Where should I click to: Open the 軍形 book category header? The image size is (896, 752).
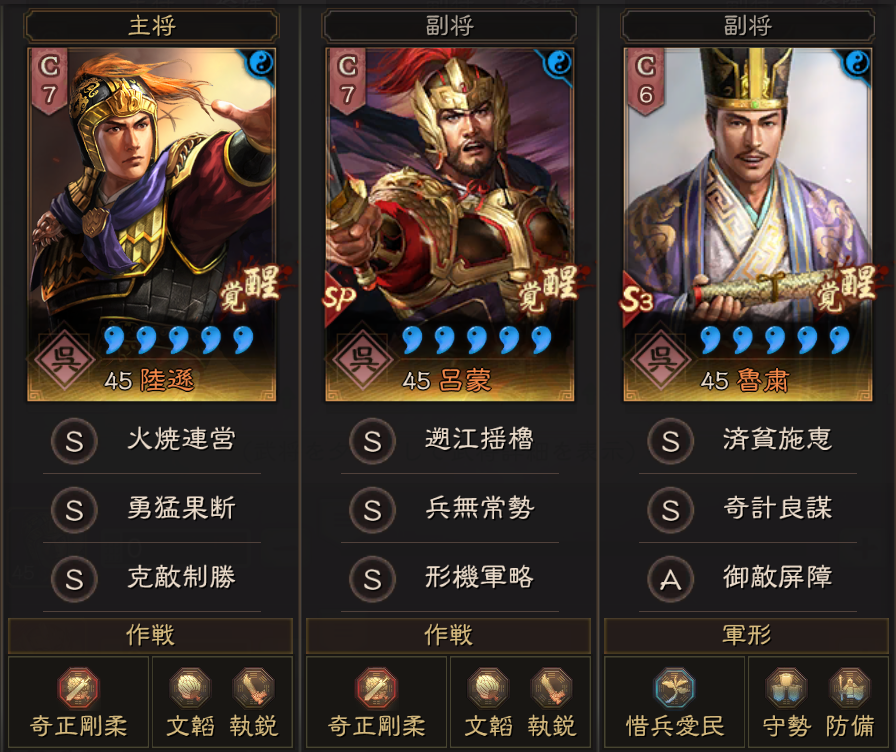tap(747, 636)
